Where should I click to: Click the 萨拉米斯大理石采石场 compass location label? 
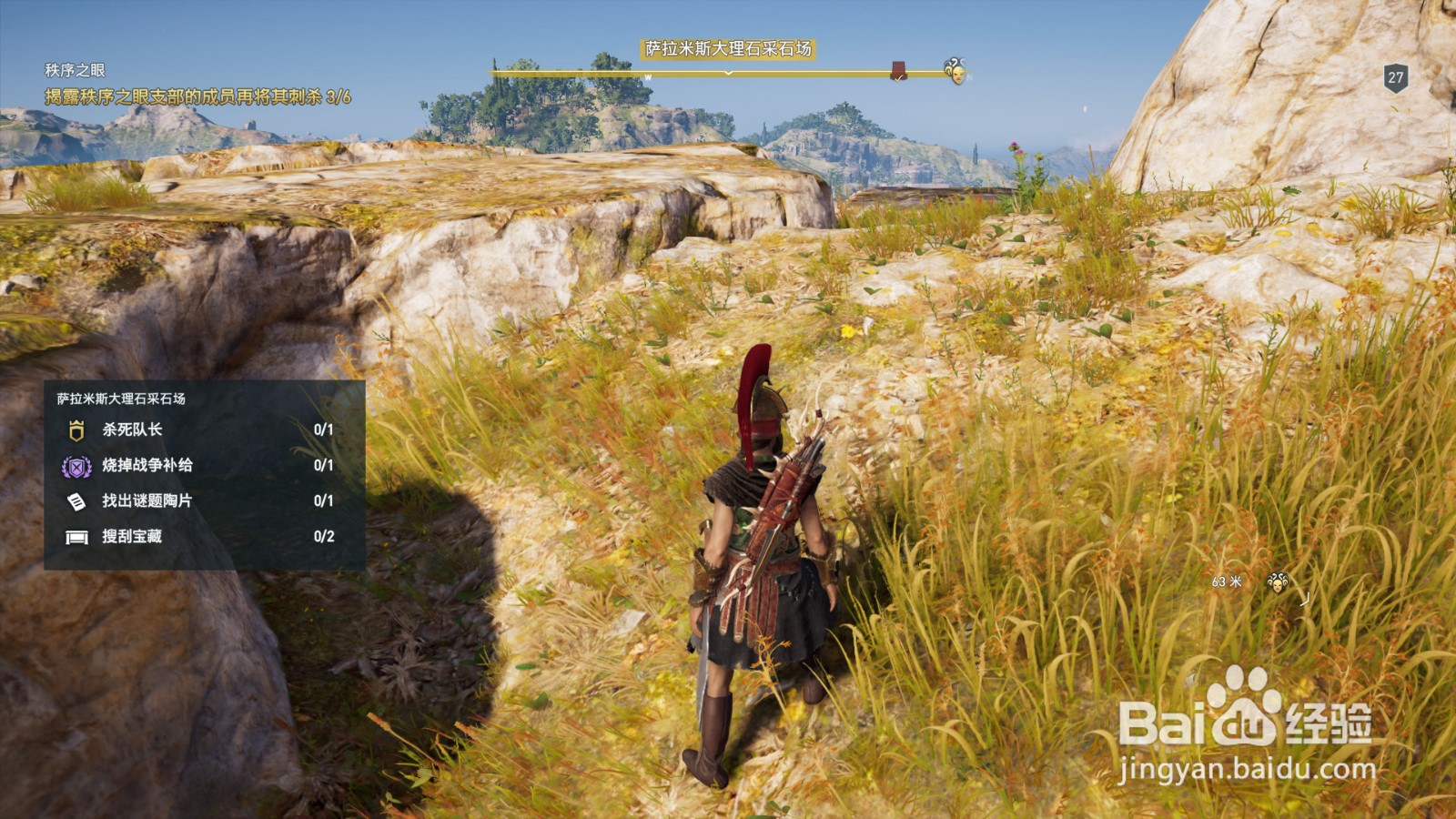[728, 49]
